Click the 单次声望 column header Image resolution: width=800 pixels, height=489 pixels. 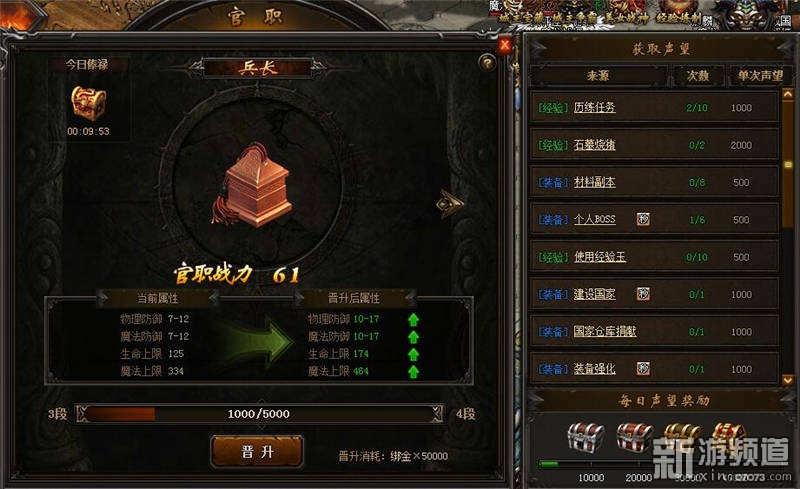759,75
